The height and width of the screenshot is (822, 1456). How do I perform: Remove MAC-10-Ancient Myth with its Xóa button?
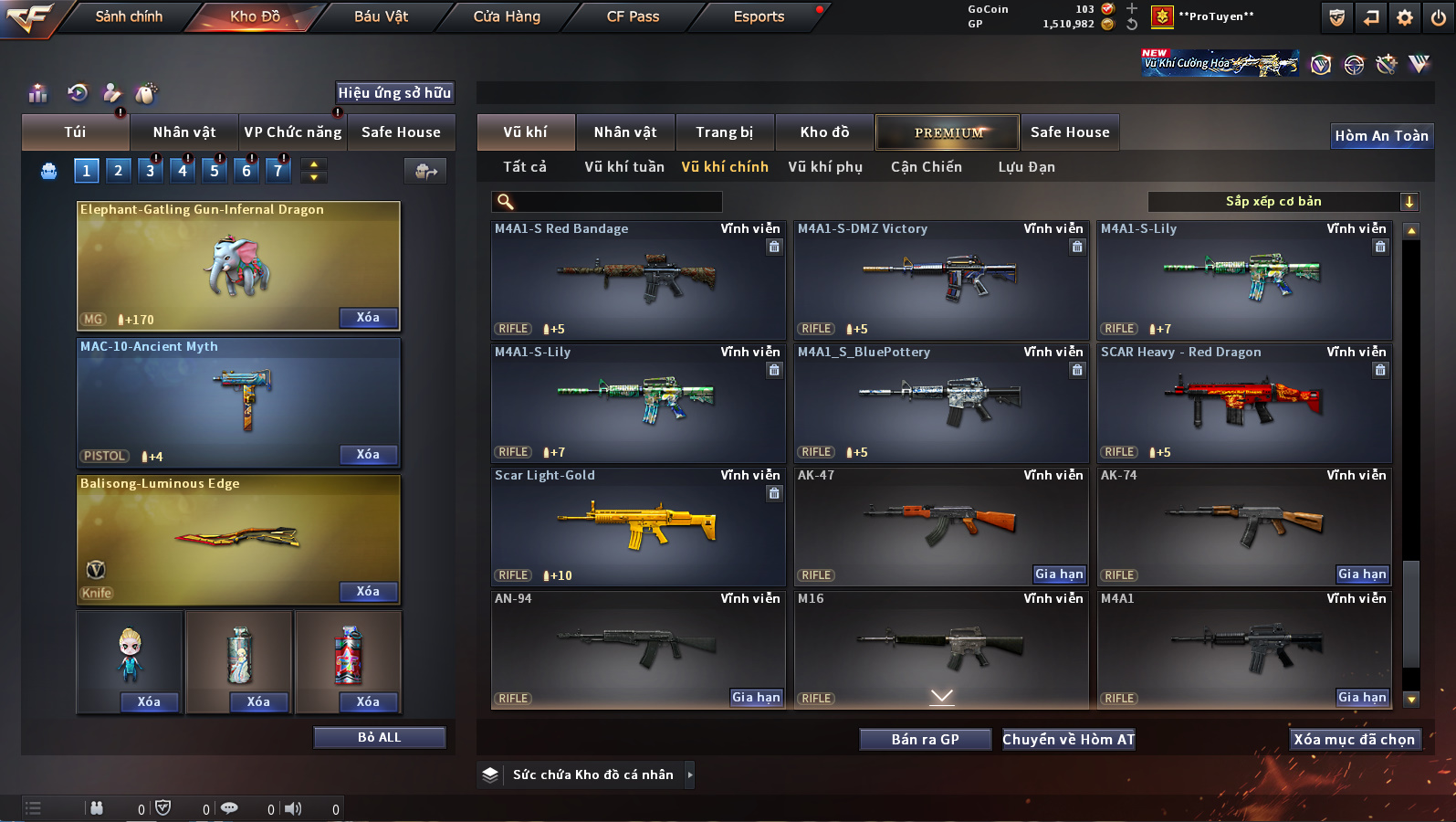tap(368, 455)
